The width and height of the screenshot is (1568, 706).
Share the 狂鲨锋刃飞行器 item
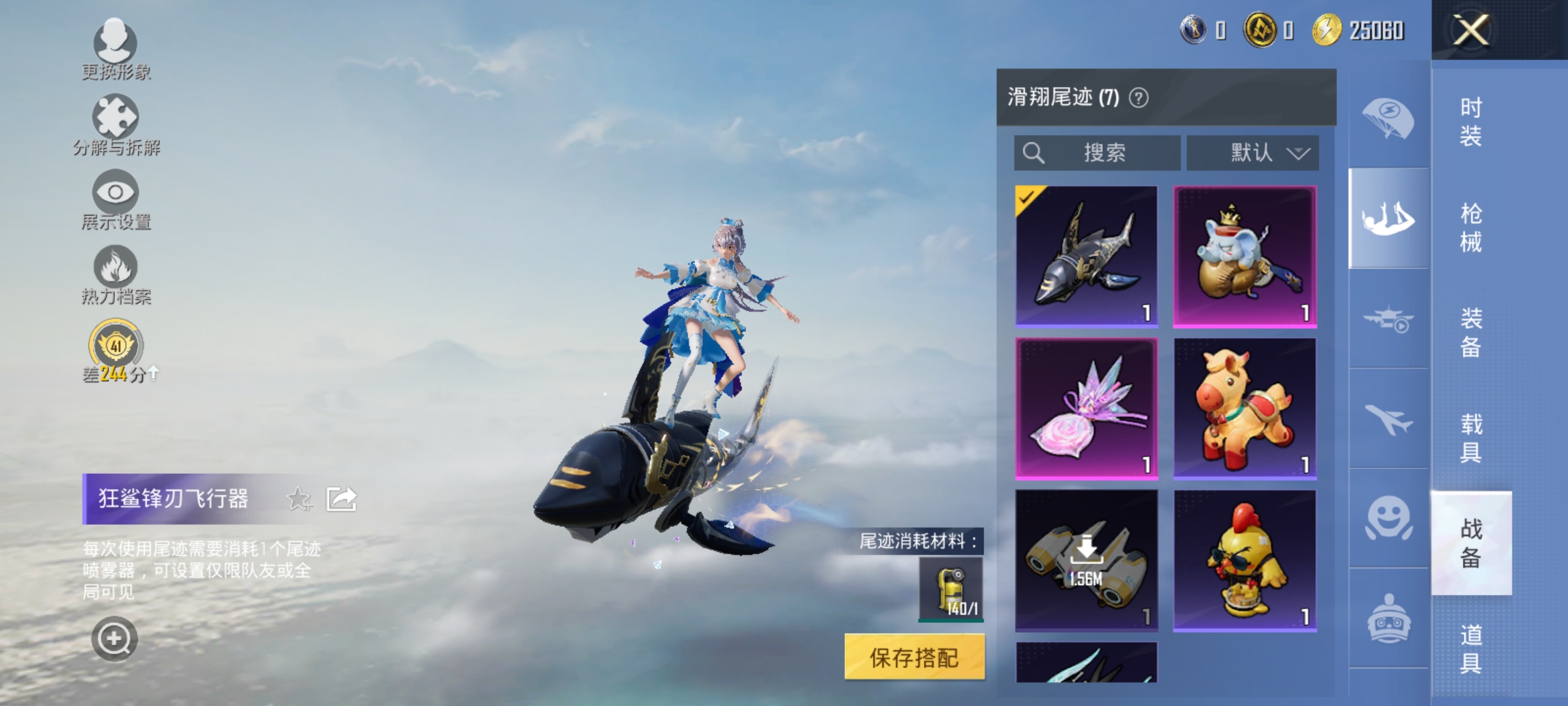click(x=340, y=499)
